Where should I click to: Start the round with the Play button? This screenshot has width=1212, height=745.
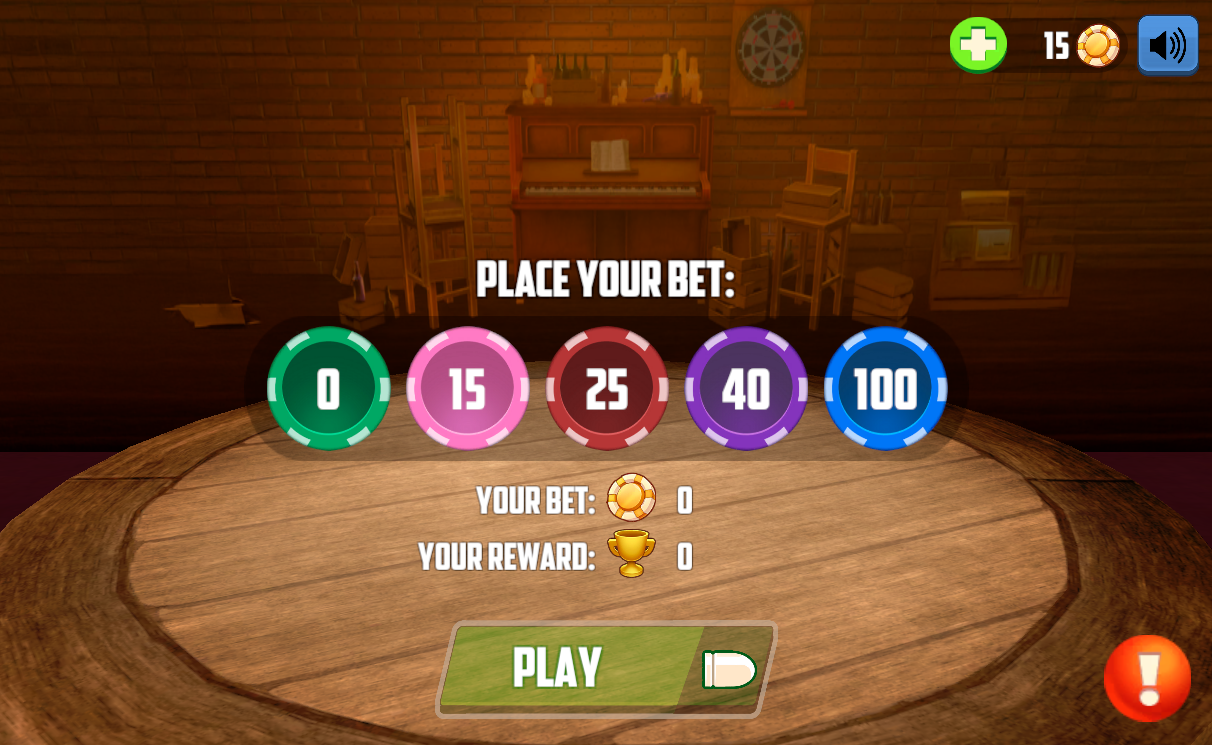606,668
